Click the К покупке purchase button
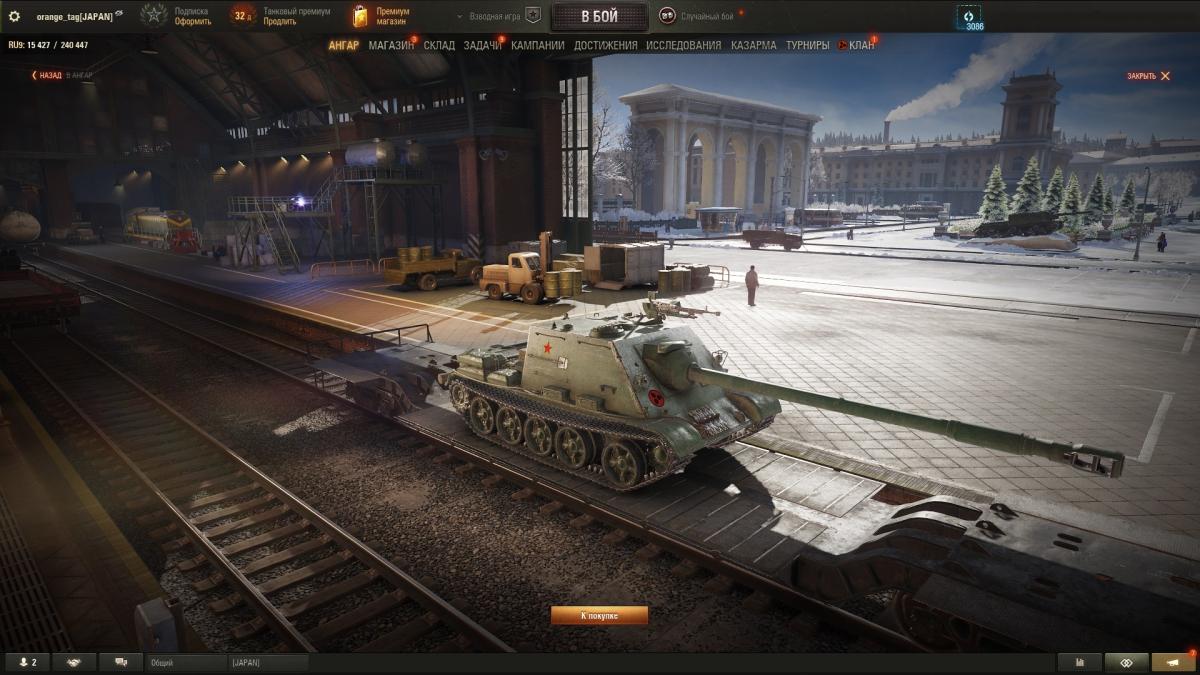Image resolution: width=1200 pixels, height=675 pixels. point(599,615)
